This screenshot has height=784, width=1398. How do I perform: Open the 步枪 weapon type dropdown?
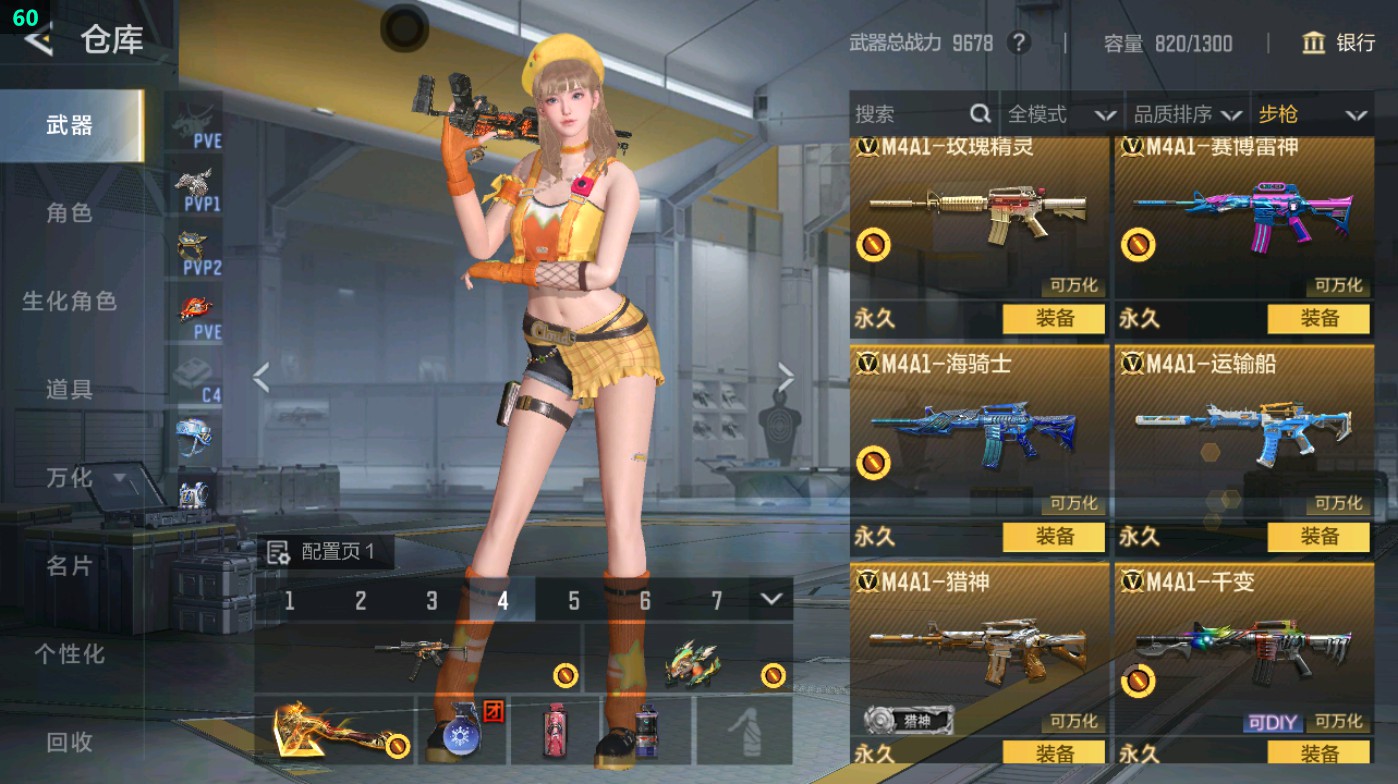1311,115
